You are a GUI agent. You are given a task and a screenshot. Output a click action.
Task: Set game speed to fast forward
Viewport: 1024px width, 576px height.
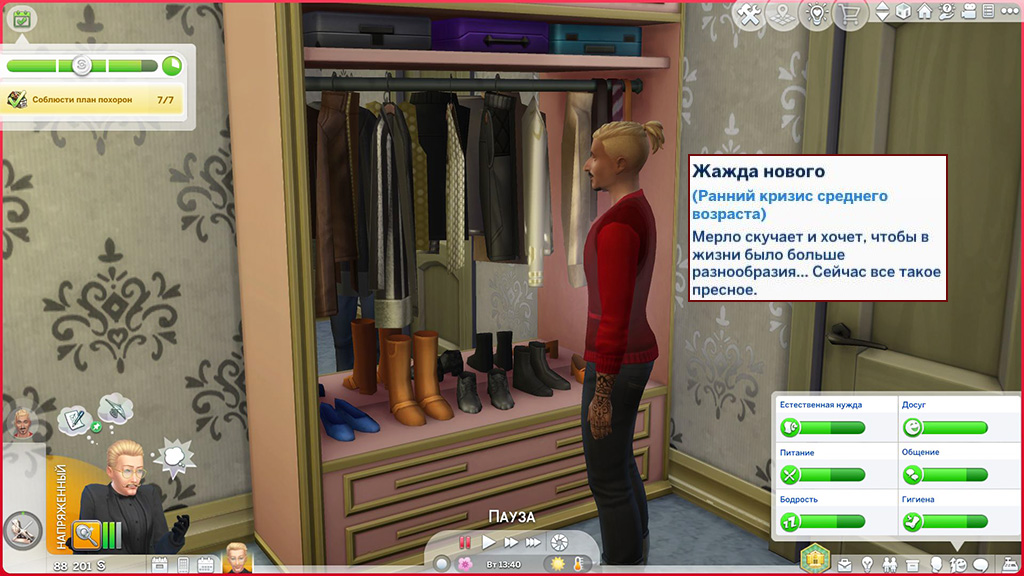tap(511, 542)
